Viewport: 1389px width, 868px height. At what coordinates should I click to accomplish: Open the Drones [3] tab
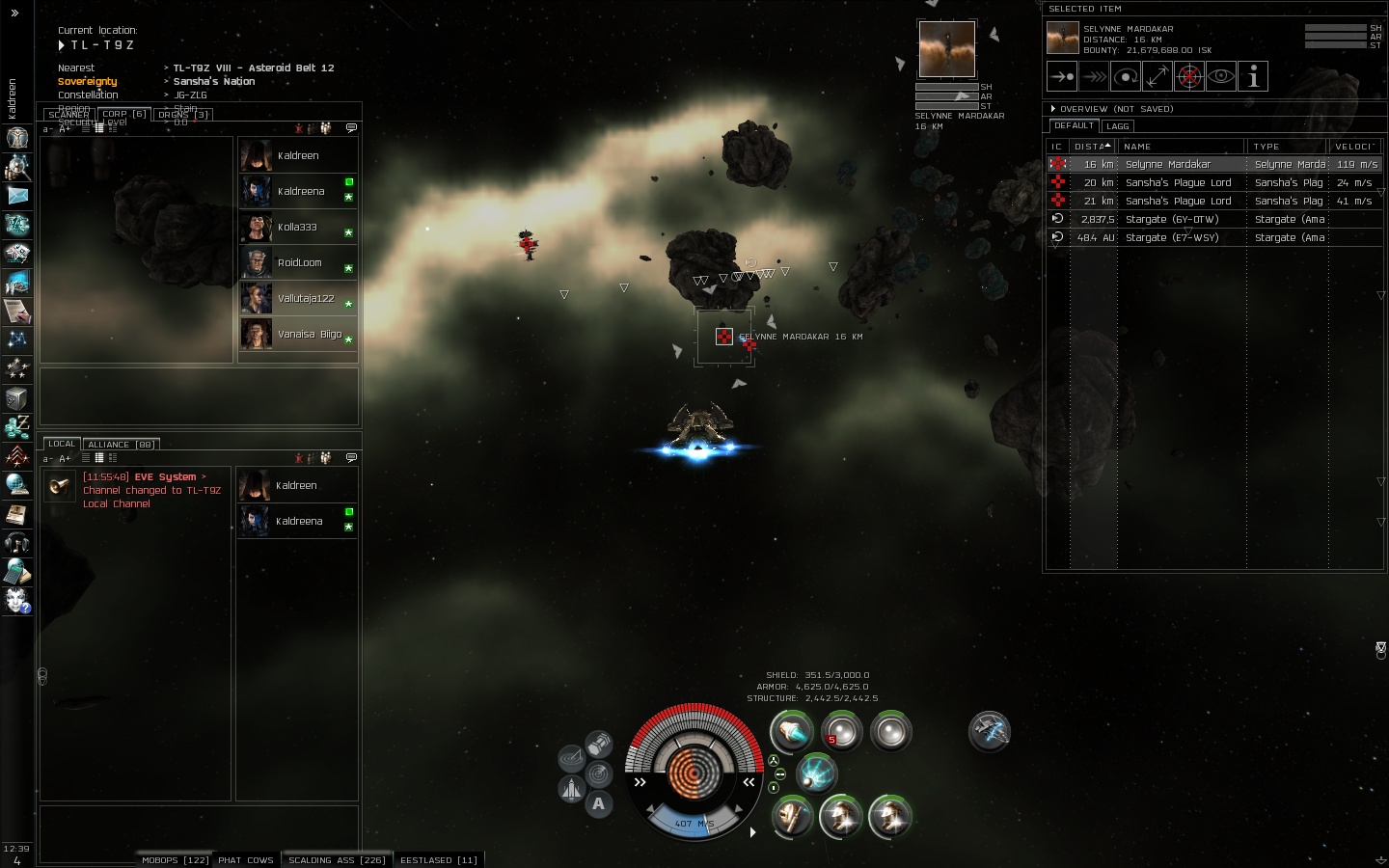182,114
